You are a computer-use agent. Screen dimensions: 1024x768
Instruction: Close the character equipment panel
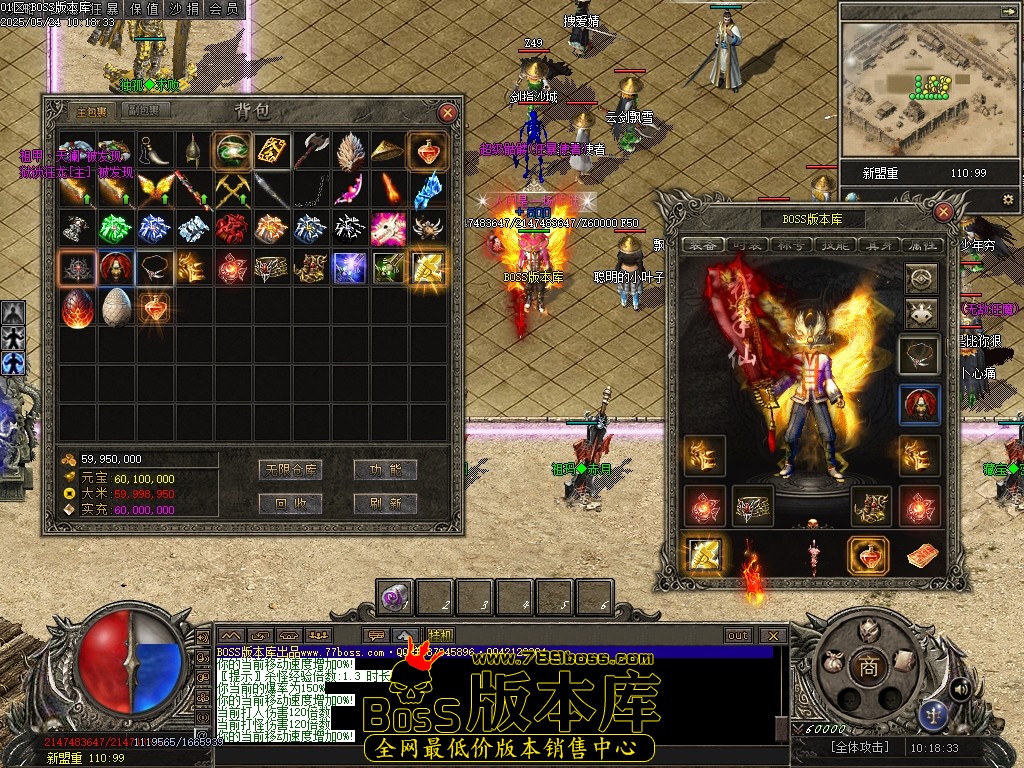[x=943, y=212]
